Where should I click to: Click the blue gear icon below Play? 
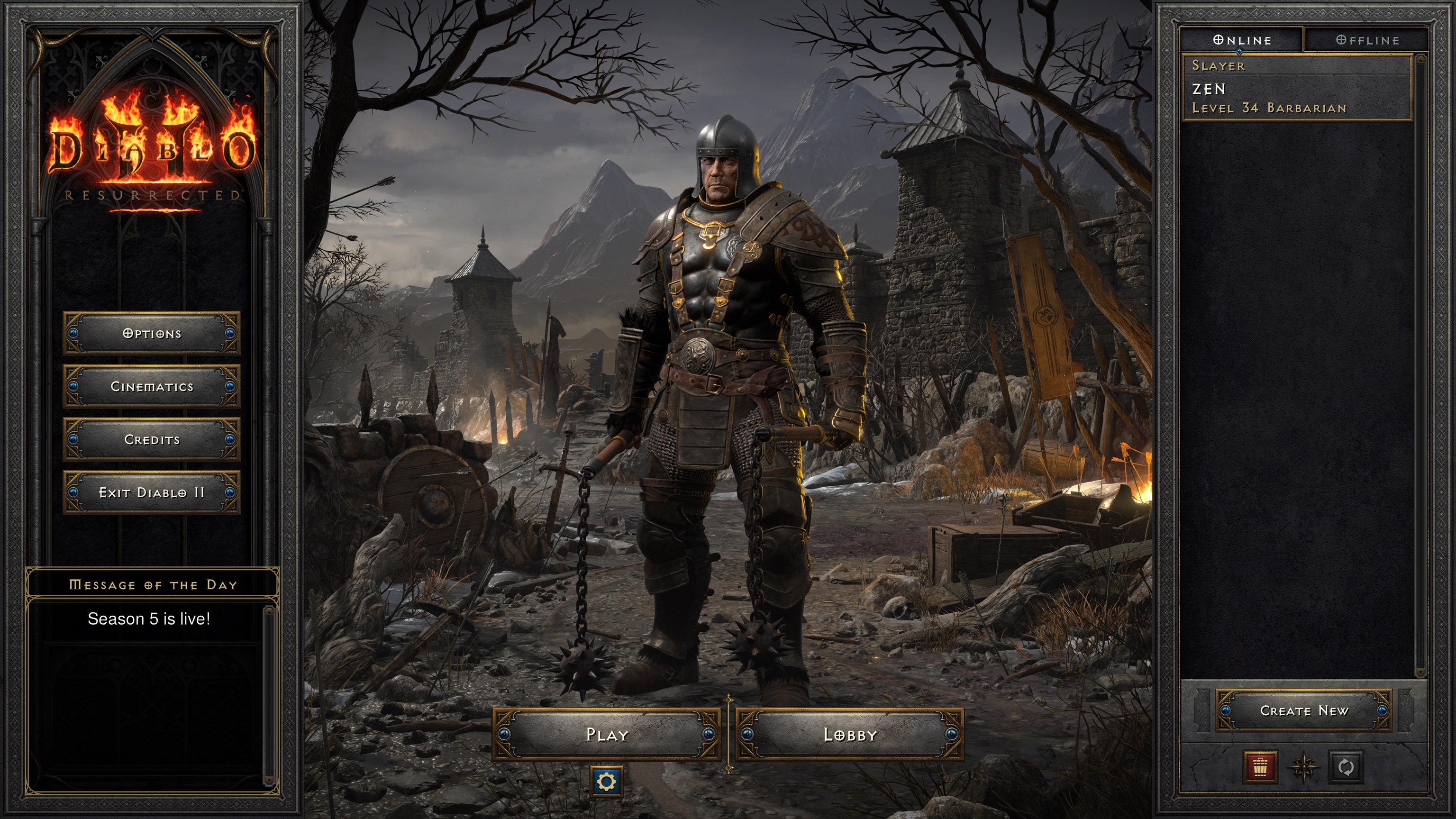pyautogui.click(x=607, y=782)
